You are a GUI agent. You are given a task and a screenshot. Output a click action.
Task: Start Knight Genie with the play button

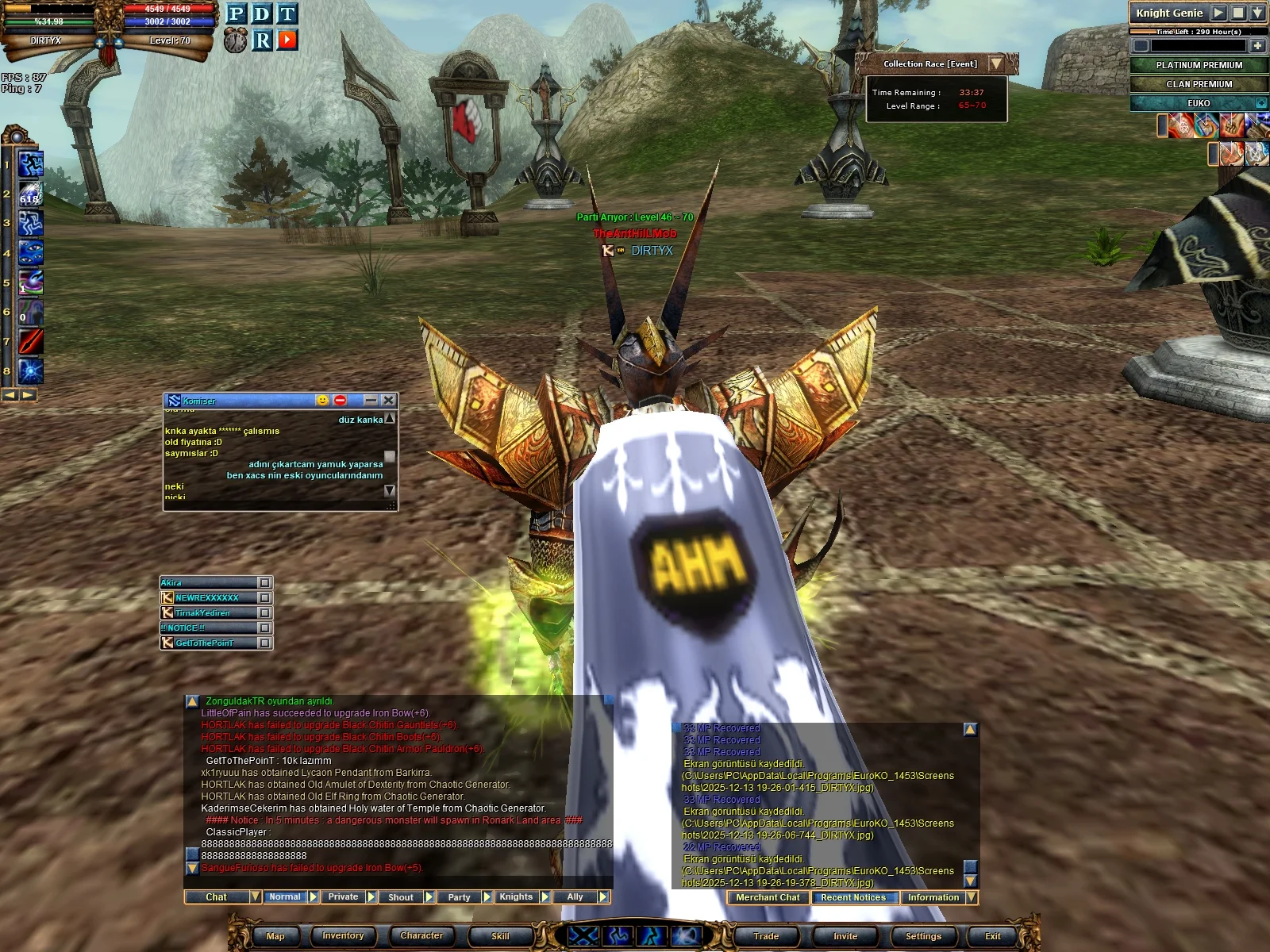[1218, 13]
